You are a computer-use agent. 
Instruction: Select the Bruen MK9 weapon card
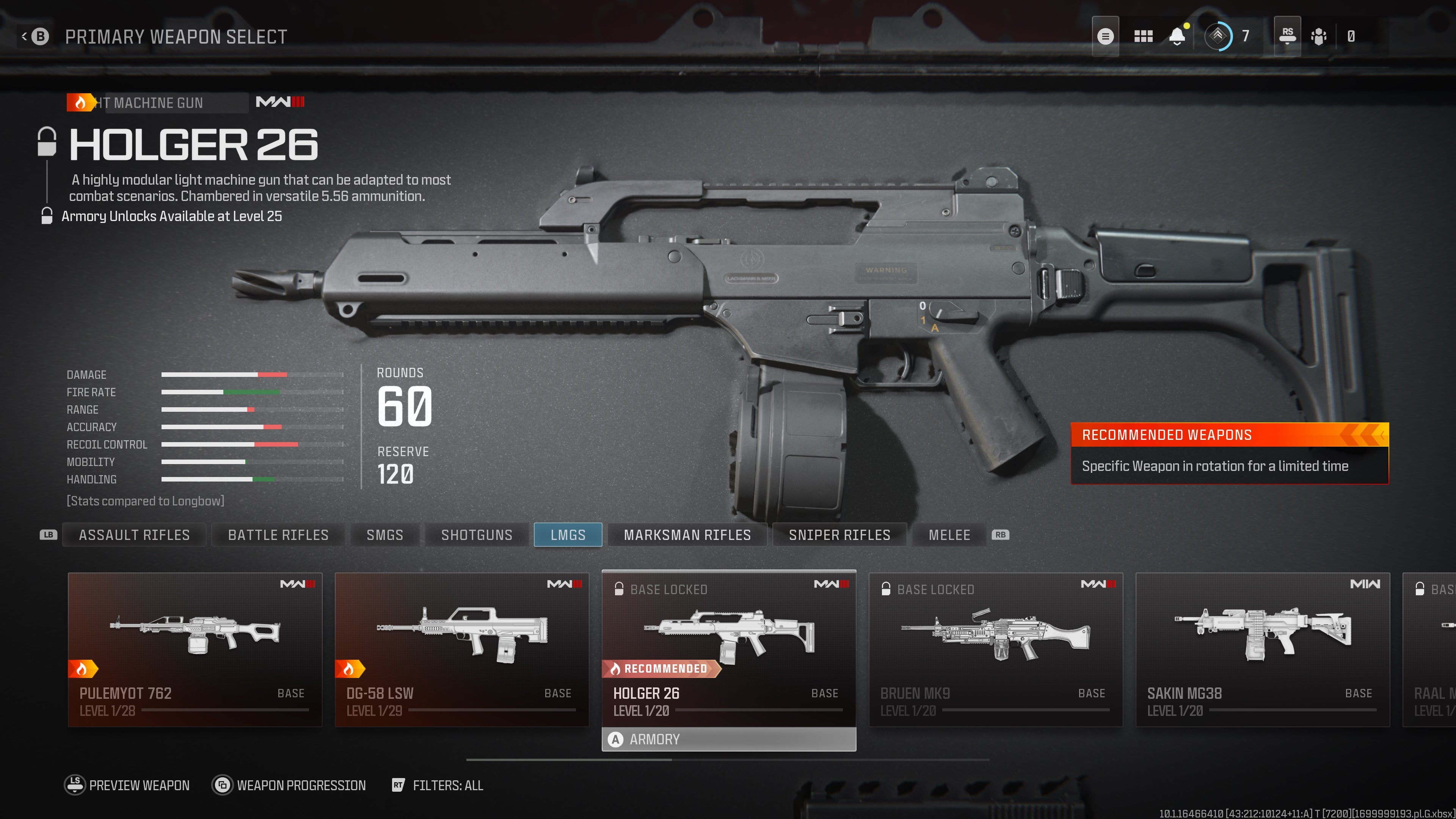[996, 644]
